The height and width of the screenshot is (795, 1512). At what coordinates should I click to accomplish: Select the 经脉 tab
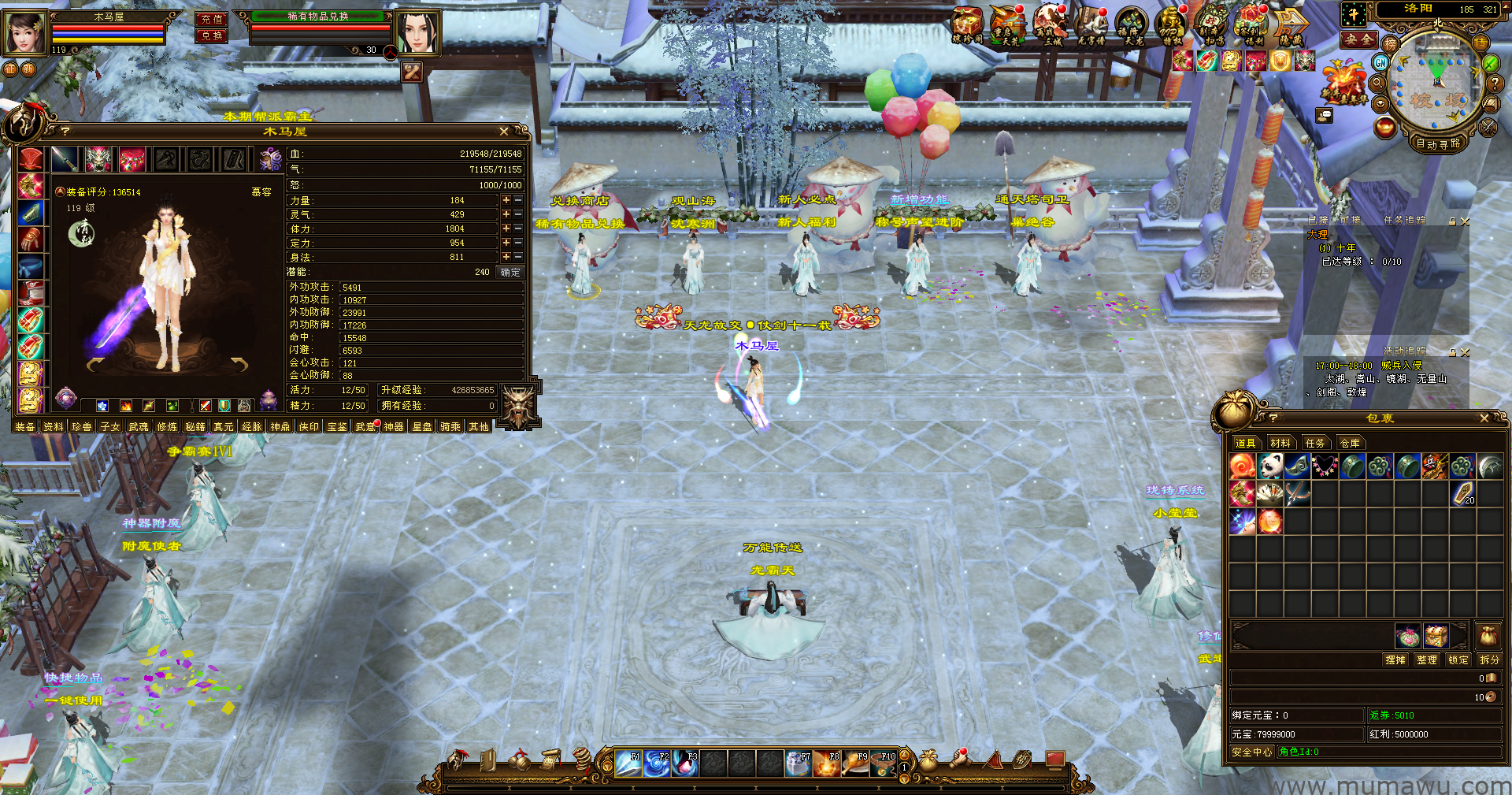[x=252, y=427]
